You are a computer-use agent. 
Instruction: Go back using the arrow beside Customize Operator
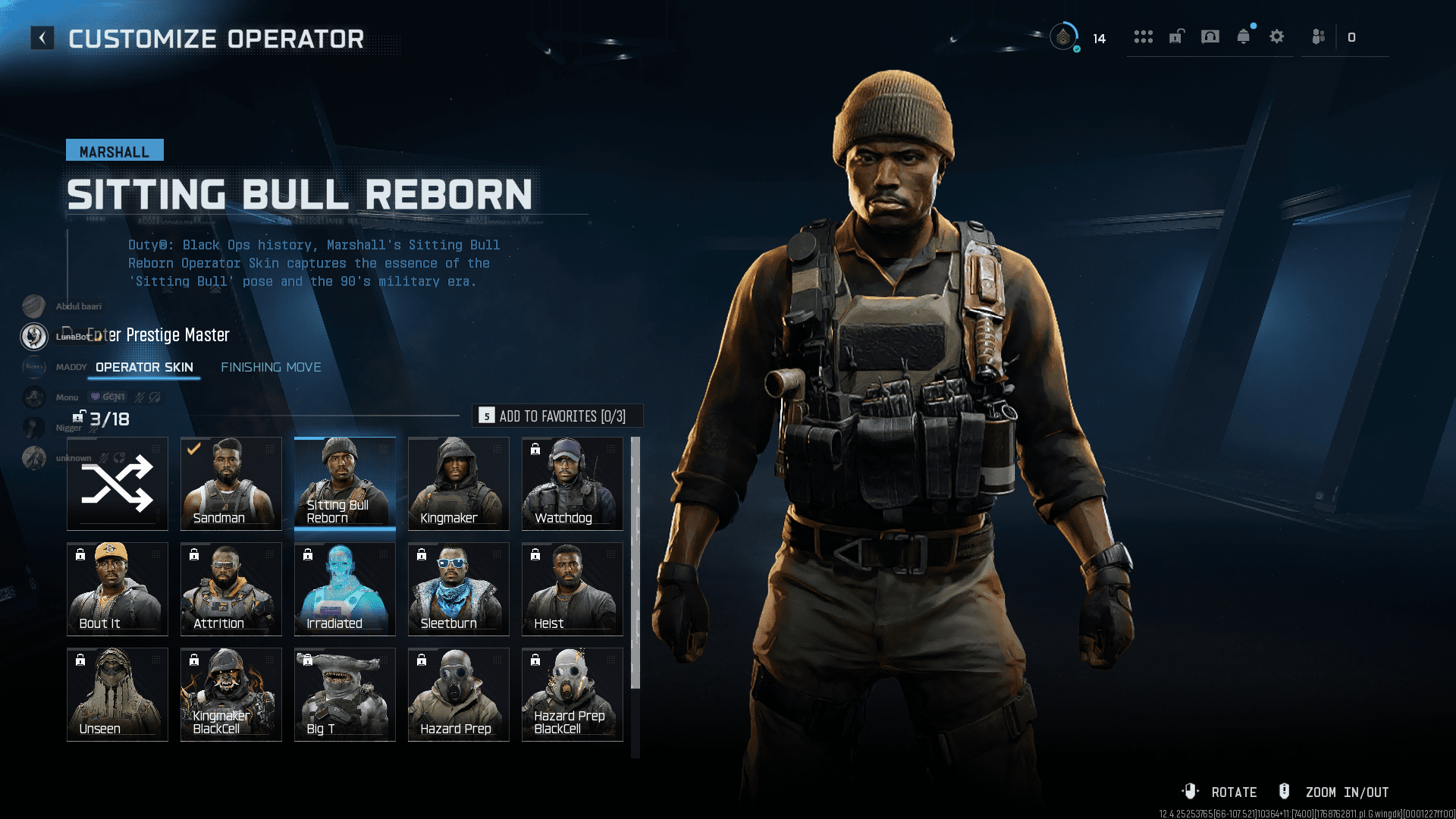click(x=42, y=37)
